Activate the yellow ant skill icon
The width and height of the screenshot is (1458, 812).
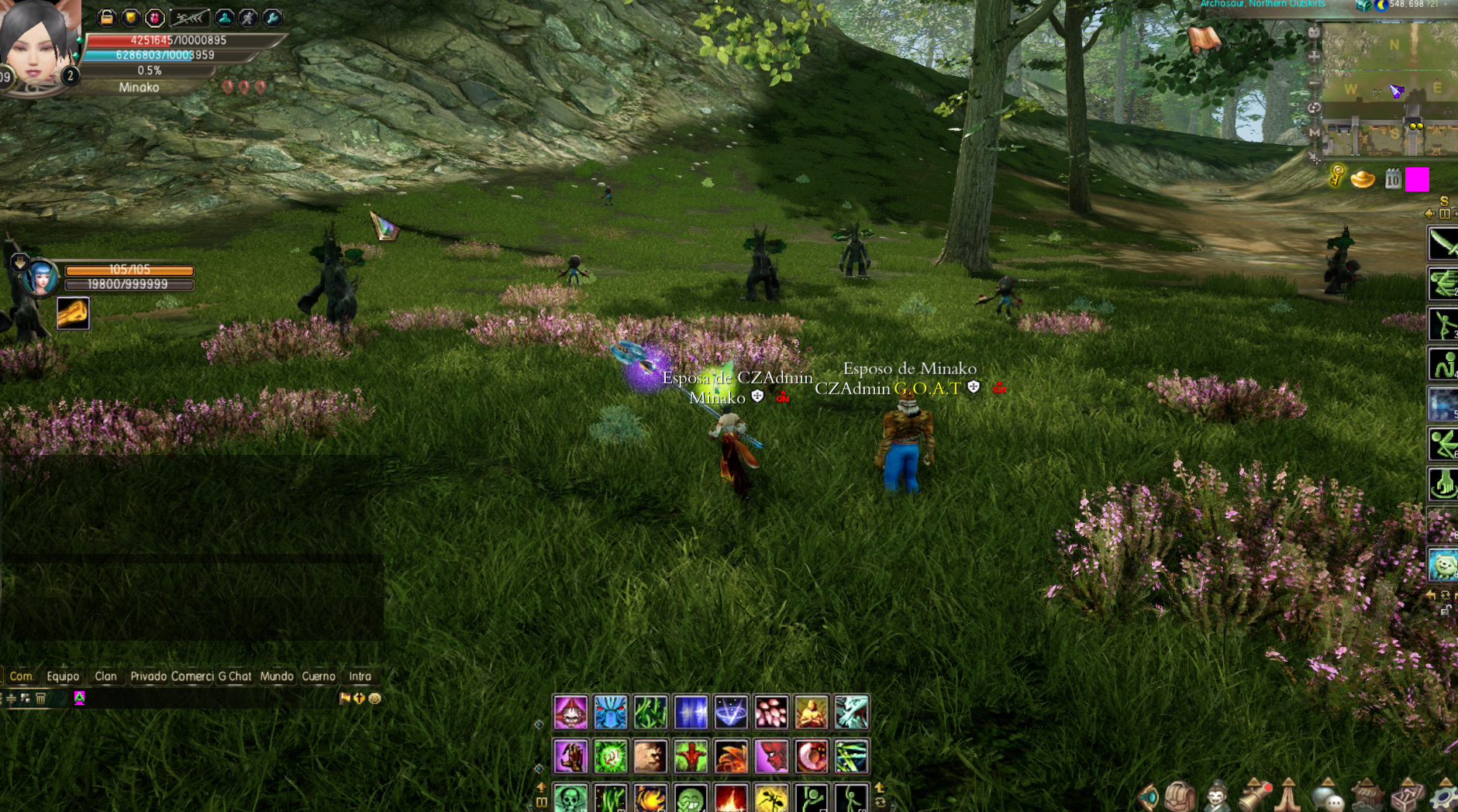tap(771, 799)
